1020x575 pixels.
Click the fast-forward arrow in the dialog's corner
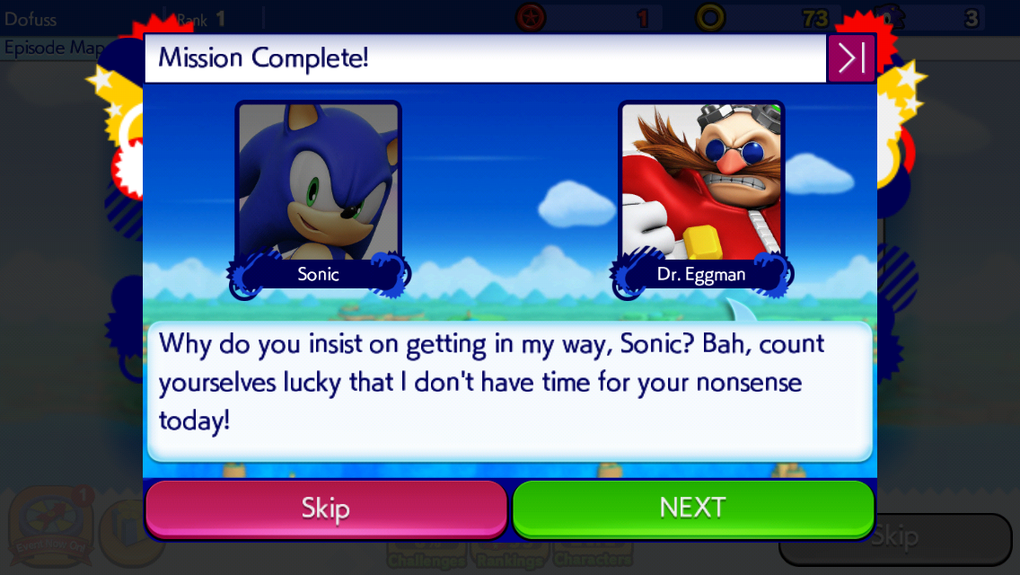point(851,58)
